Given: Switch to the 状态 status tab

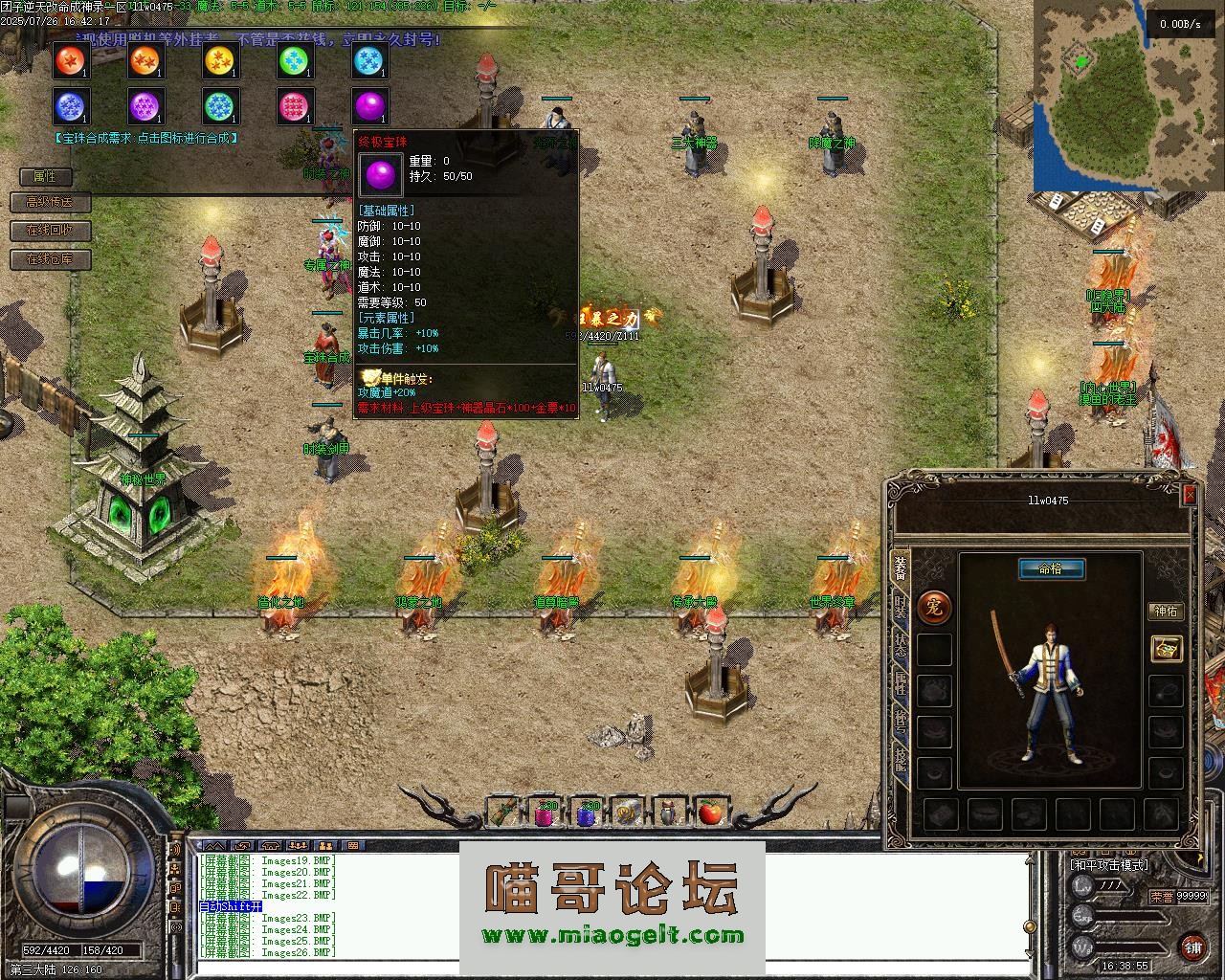Looking at the screenshot, I should 901,644.
